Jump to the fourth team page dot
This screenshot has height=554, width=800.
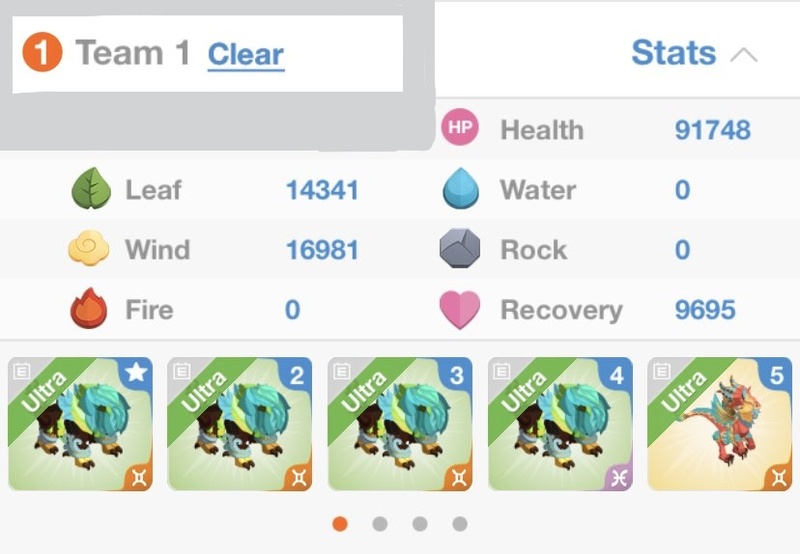point(460,523)
